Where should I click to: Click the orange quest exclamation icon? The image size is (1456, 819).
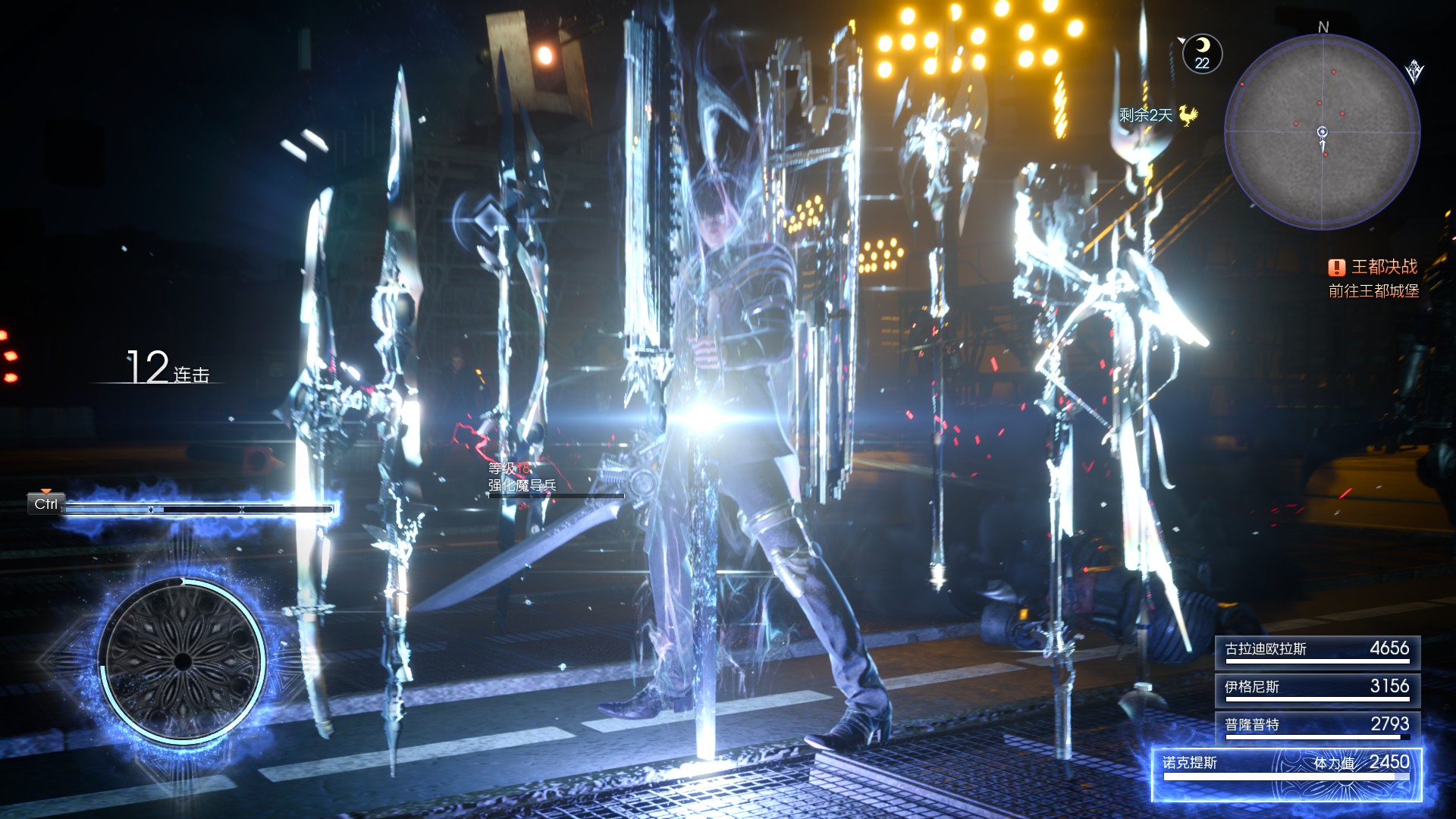coord(1336,267)
